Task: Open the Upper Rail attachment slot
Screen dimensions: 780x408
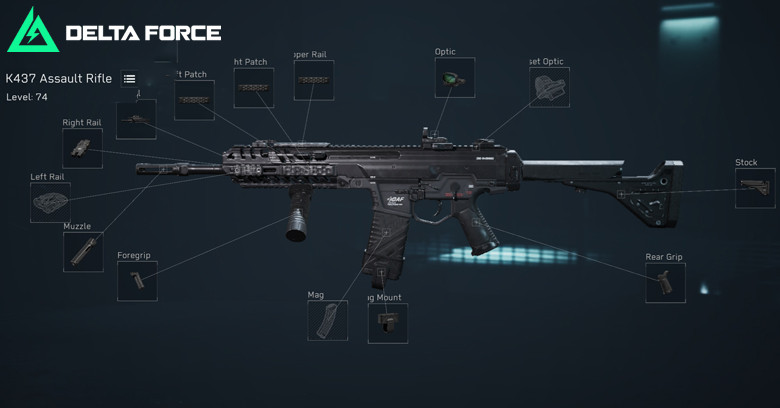Action: [314, 80]
